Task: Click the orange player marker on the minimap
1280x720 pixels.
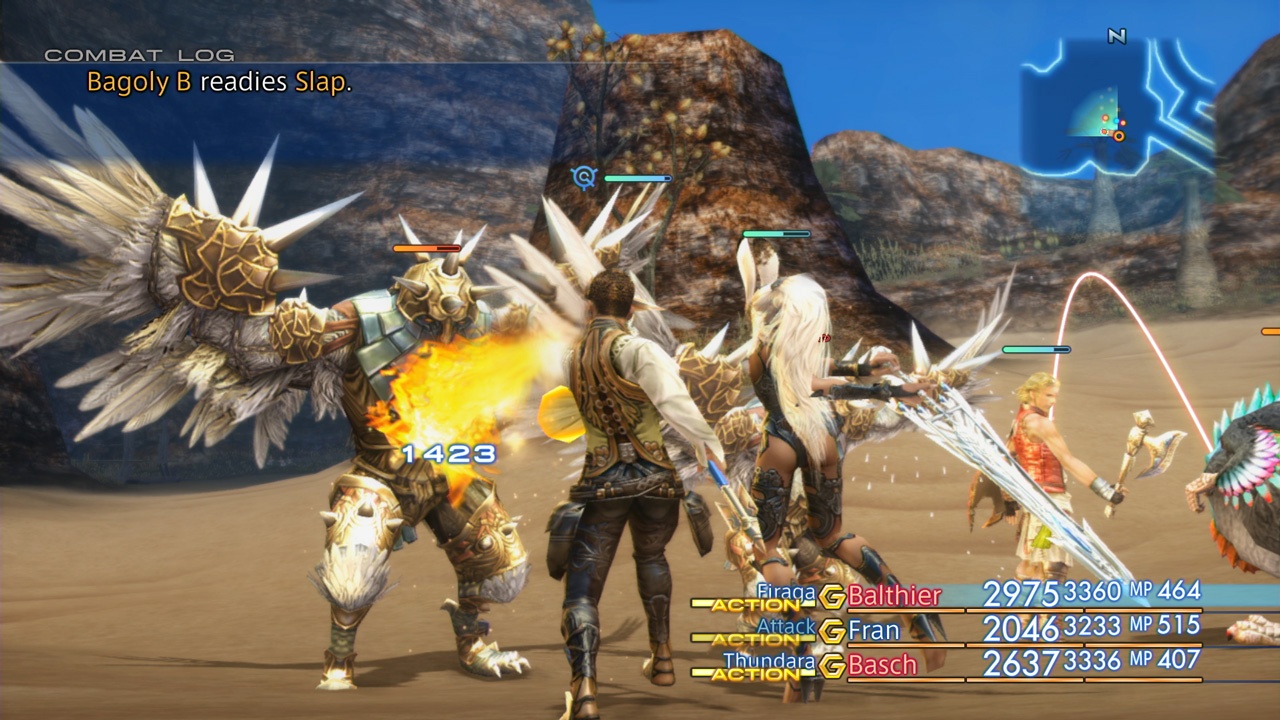Action: point(1119,137)
